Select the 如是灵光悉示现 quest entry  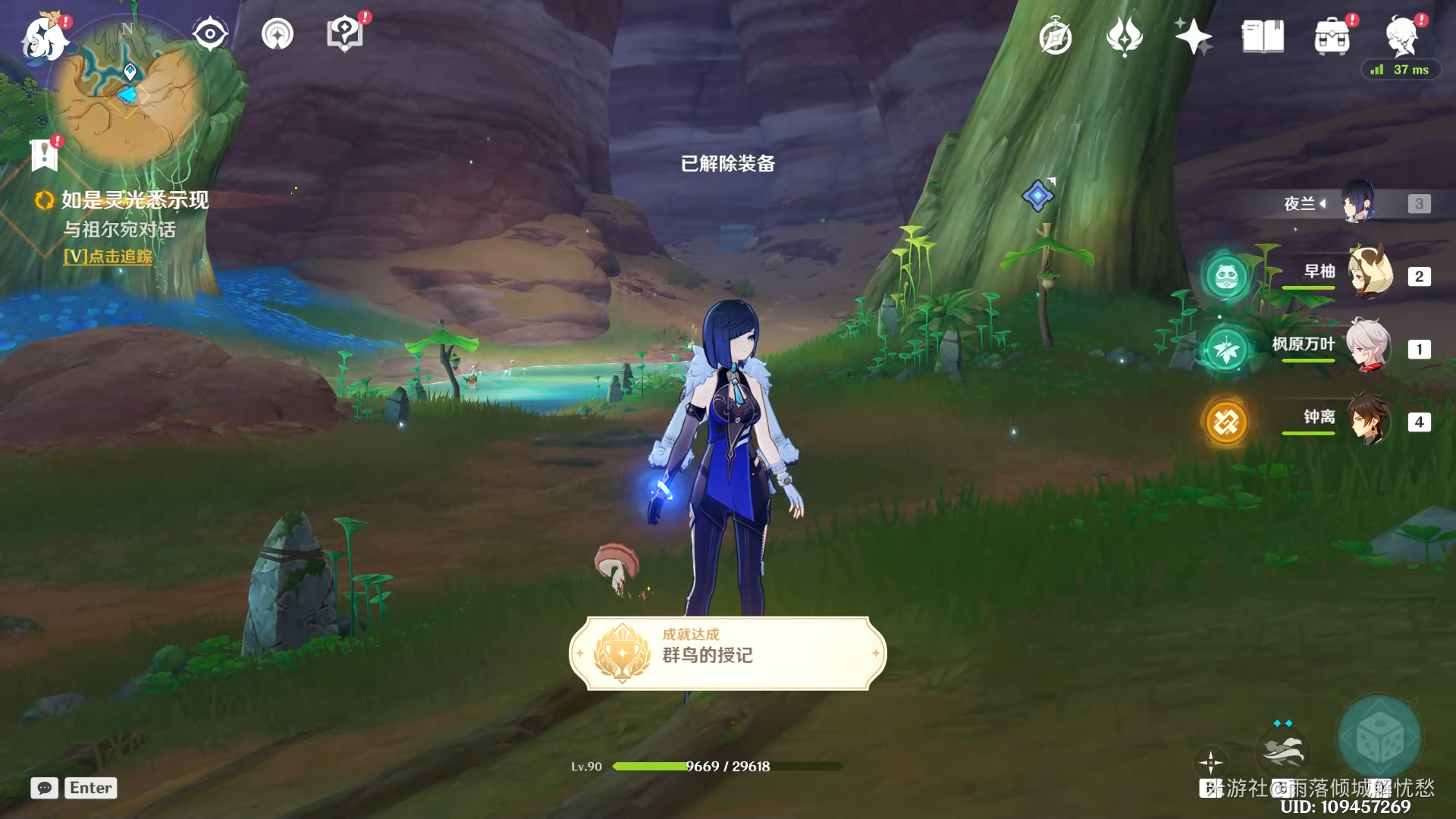point(133,202)
